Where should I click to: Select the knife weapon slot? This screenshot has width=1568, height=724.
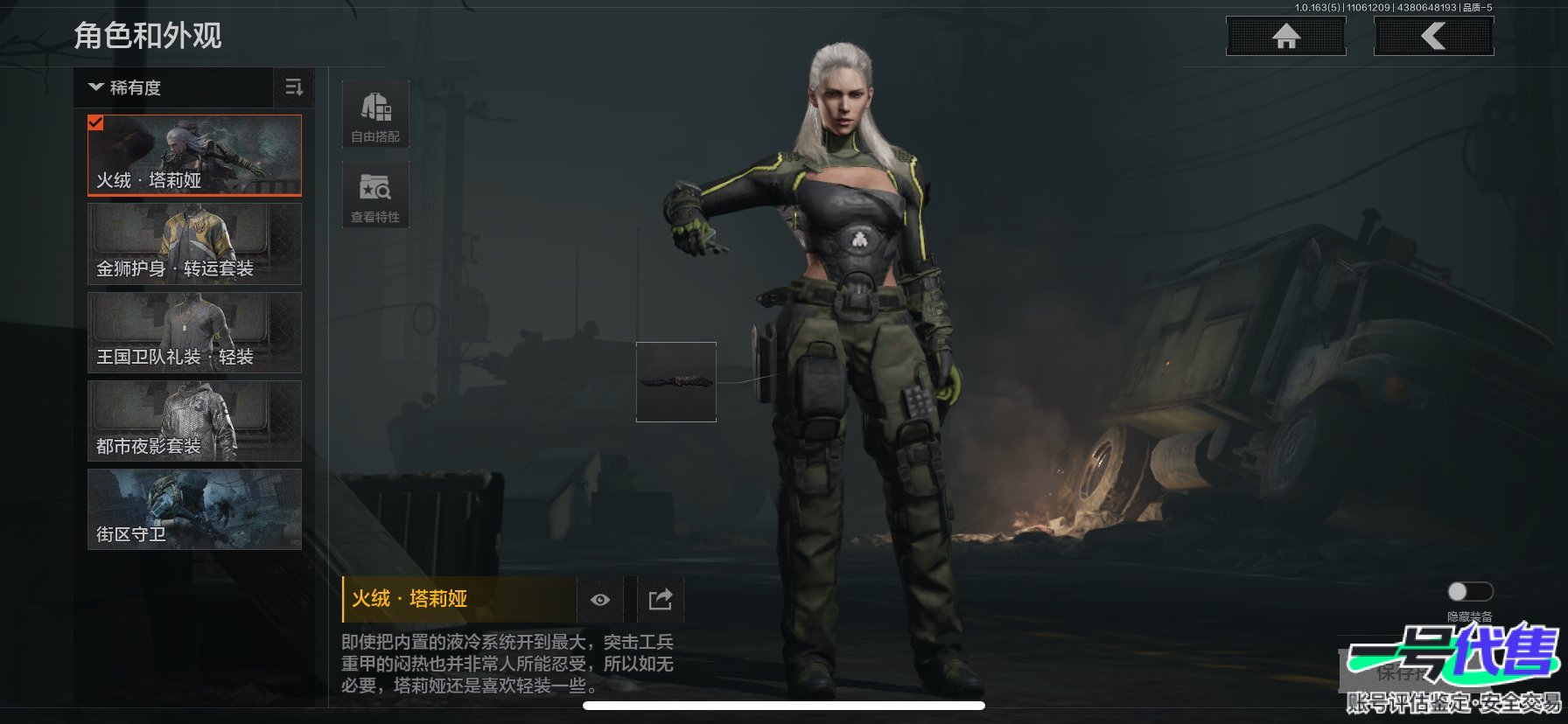[x=675, y=382]
